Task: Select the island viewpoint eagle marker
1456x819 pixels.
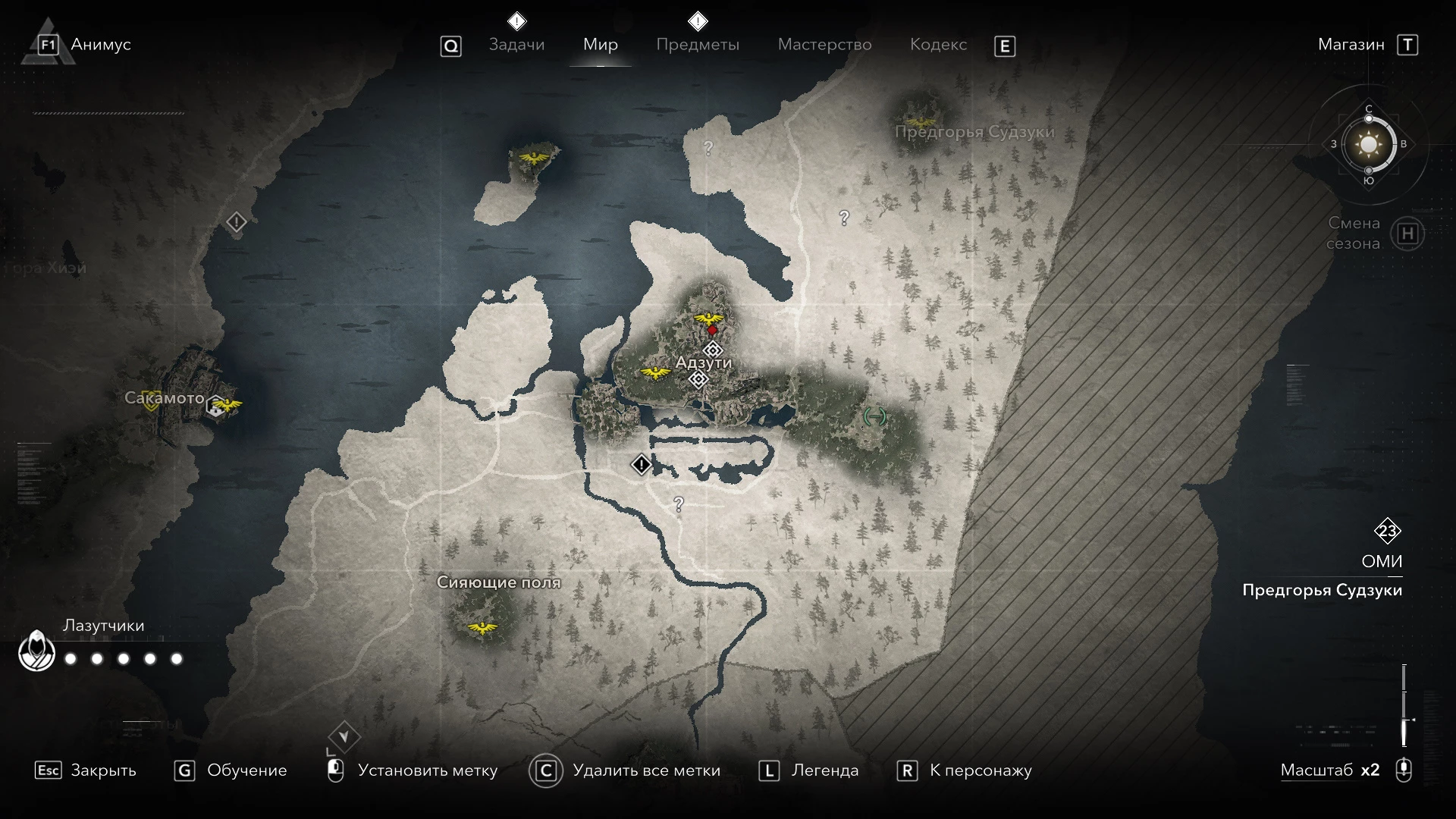Action: click(535, 158)
